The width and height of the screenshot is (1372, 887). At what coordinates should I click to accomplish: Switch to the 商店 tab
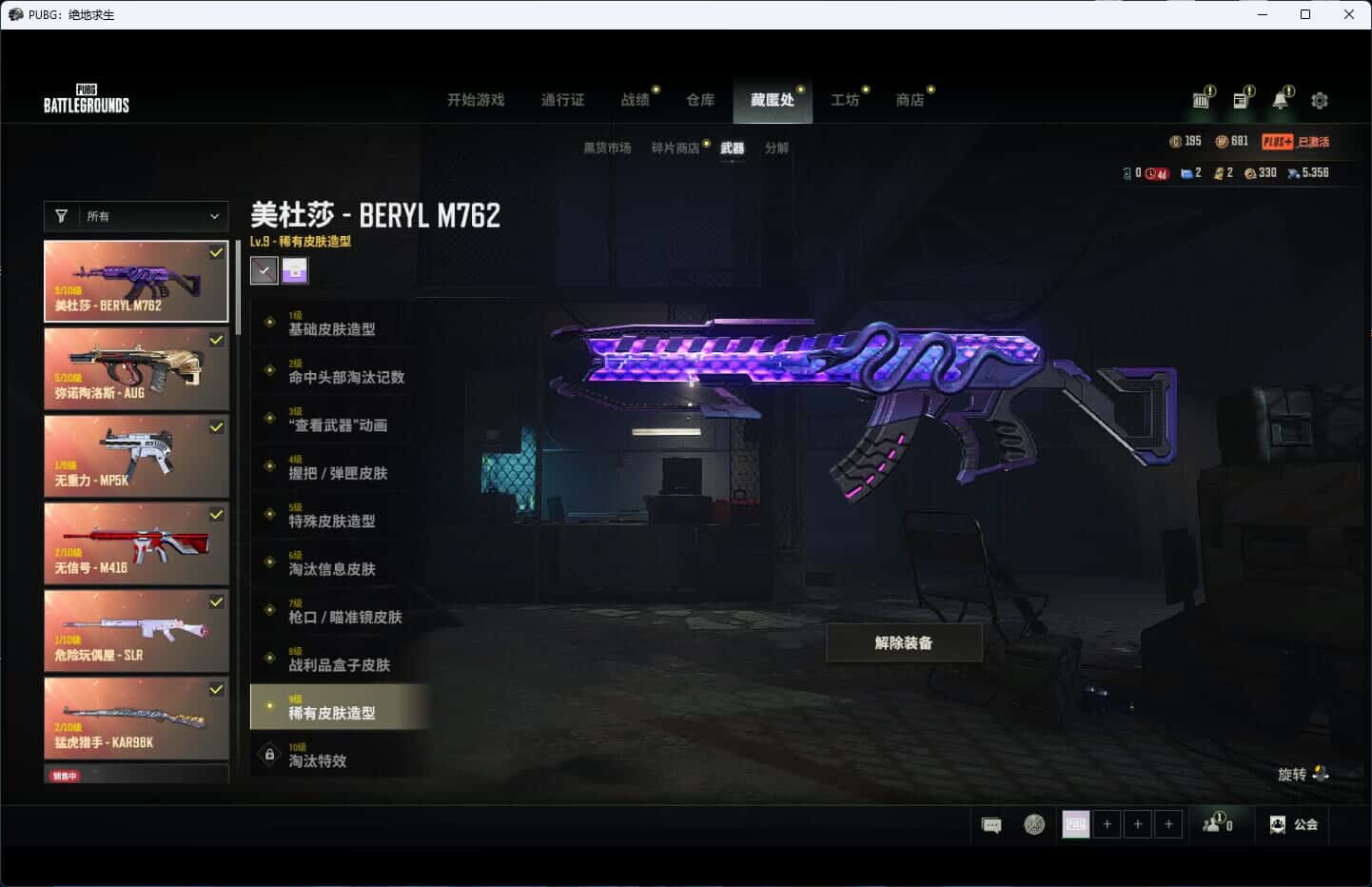click(910, 100)
